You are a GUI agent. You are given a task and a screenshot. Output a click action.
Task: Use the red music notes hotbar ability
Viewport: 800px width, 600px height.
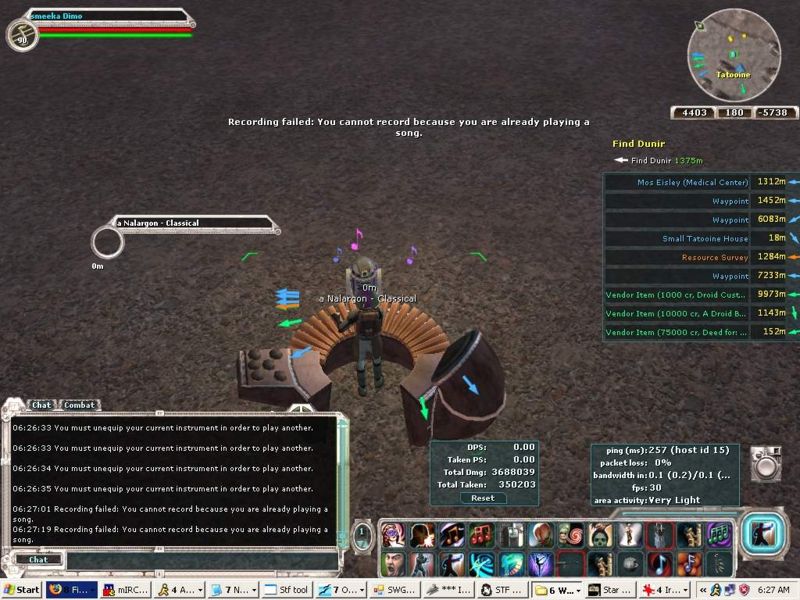click(x=479, y=535)
